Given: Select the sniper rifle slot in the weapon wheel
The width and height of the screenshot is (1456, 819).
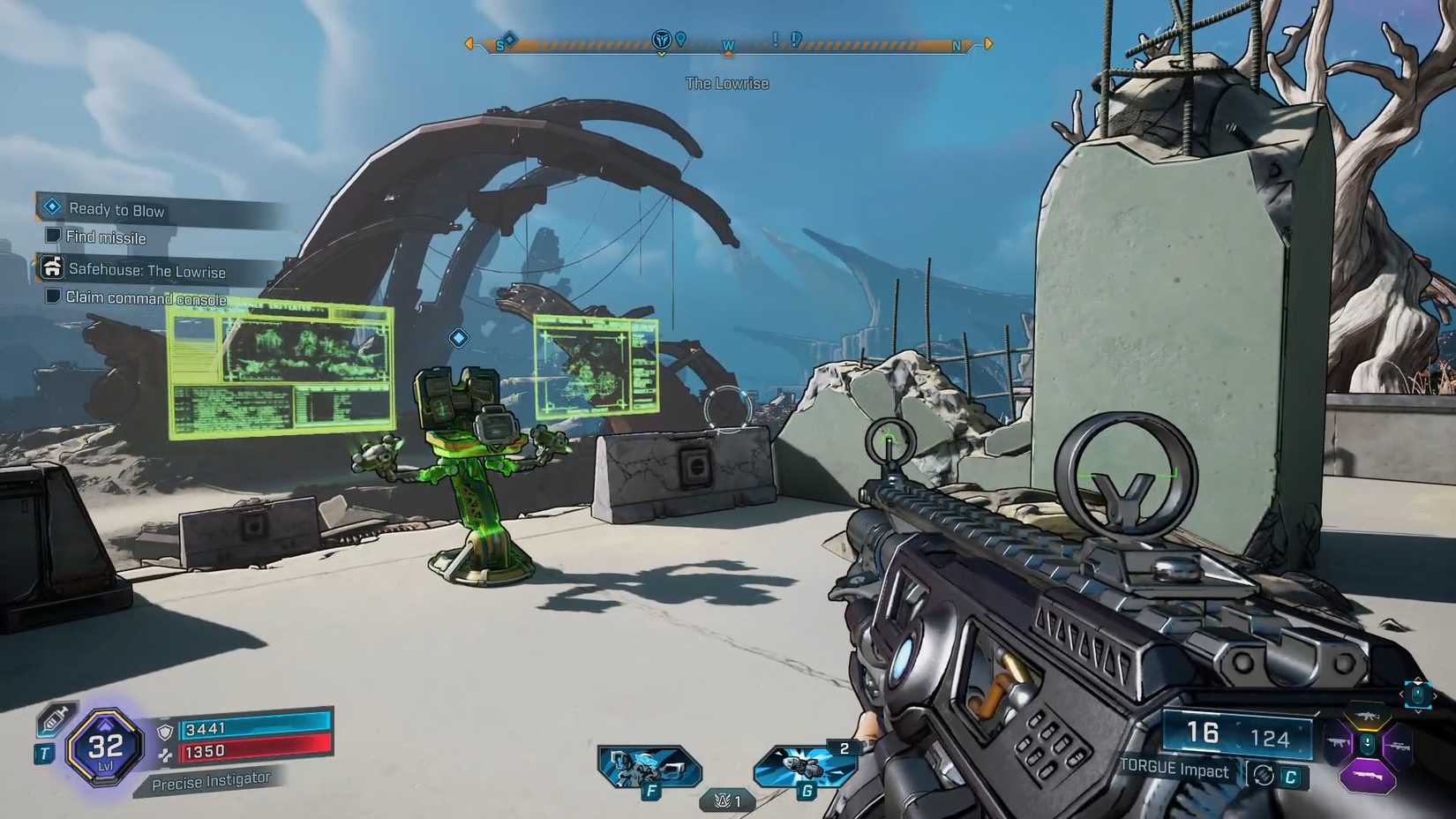Looking at the screenshot, I should 1400,746.
